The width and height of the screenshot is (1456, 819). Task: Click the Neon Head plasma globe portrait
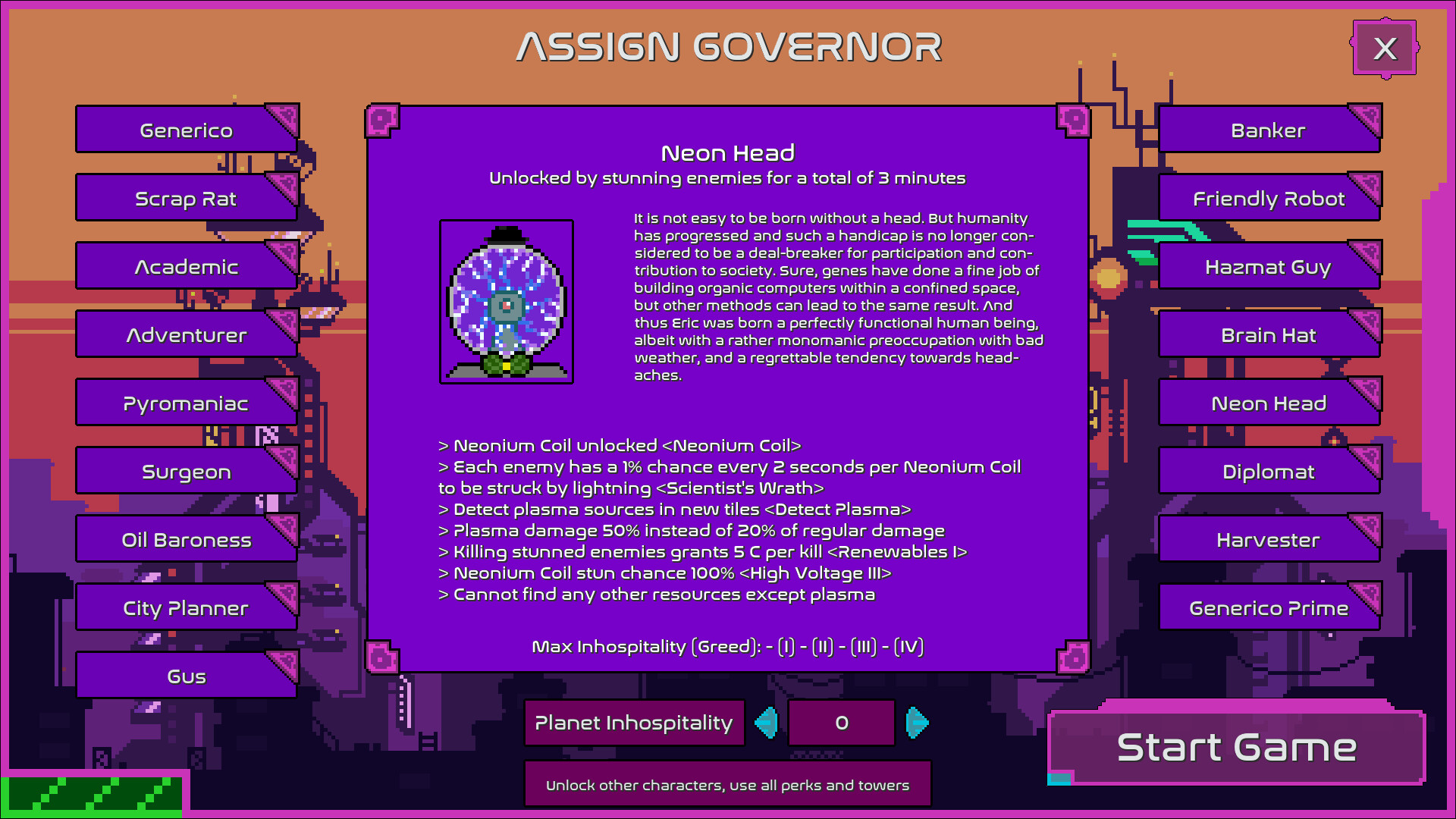(506, 301)
